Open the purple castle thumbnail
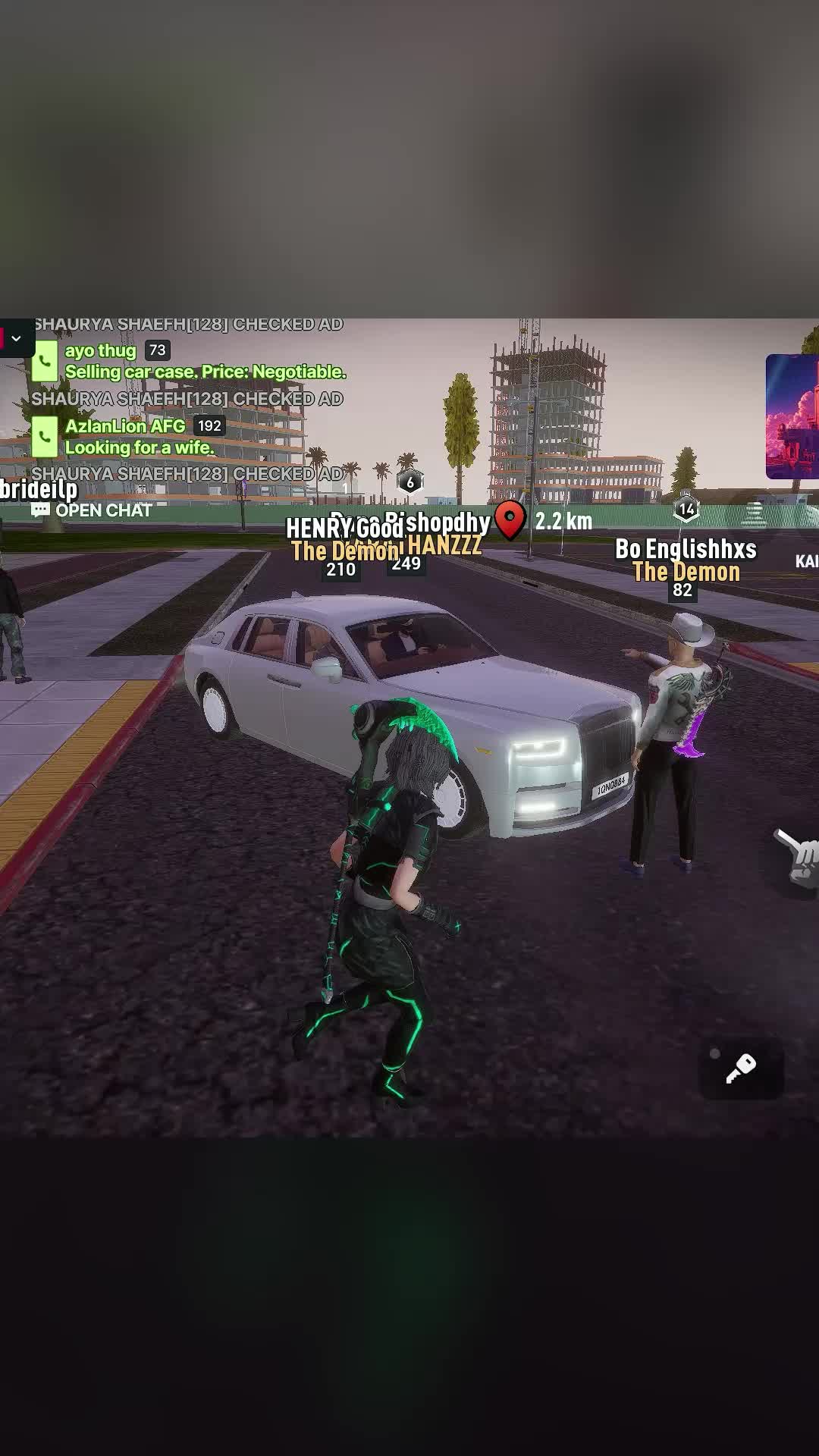The image size is (819, 1456). point(792,416)
